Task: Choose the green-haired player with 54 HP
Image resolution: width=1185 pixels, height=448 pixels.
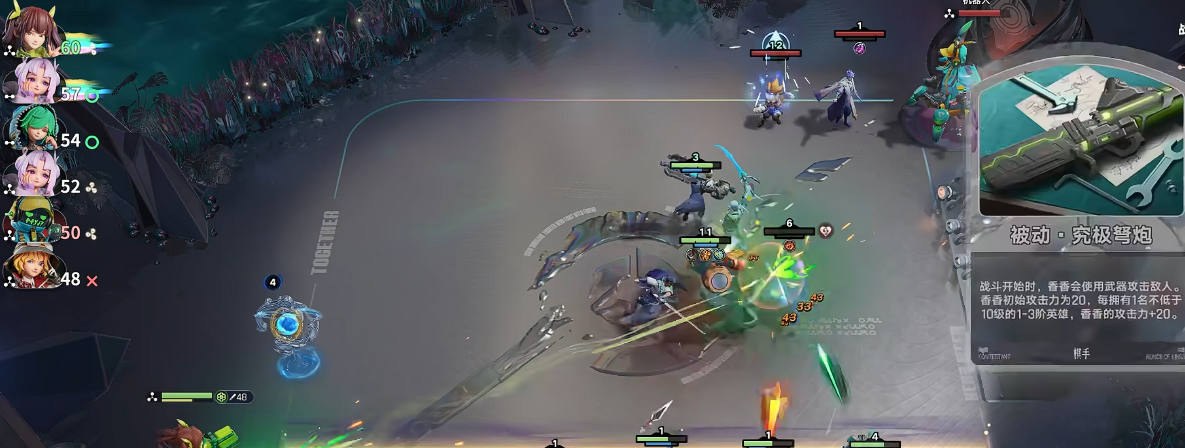Action: tap(26, 130)
